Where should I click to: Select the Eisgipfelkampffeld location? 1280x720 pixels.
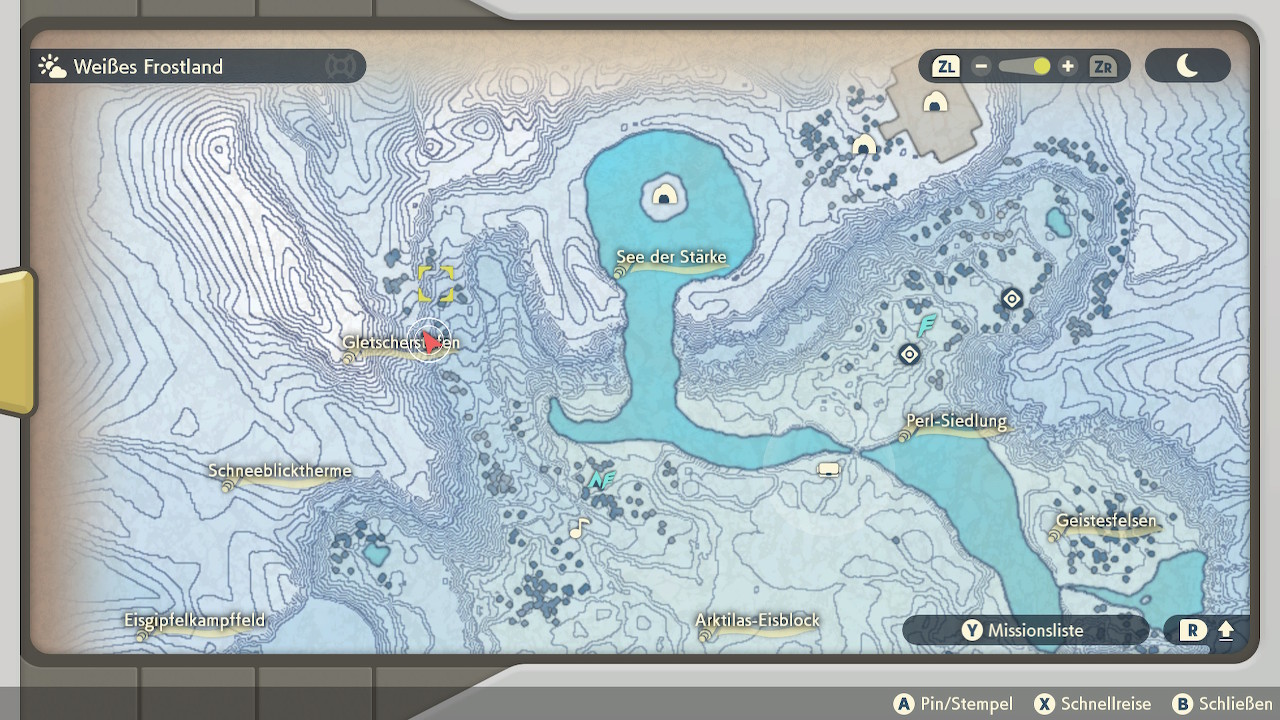(195, 621)
